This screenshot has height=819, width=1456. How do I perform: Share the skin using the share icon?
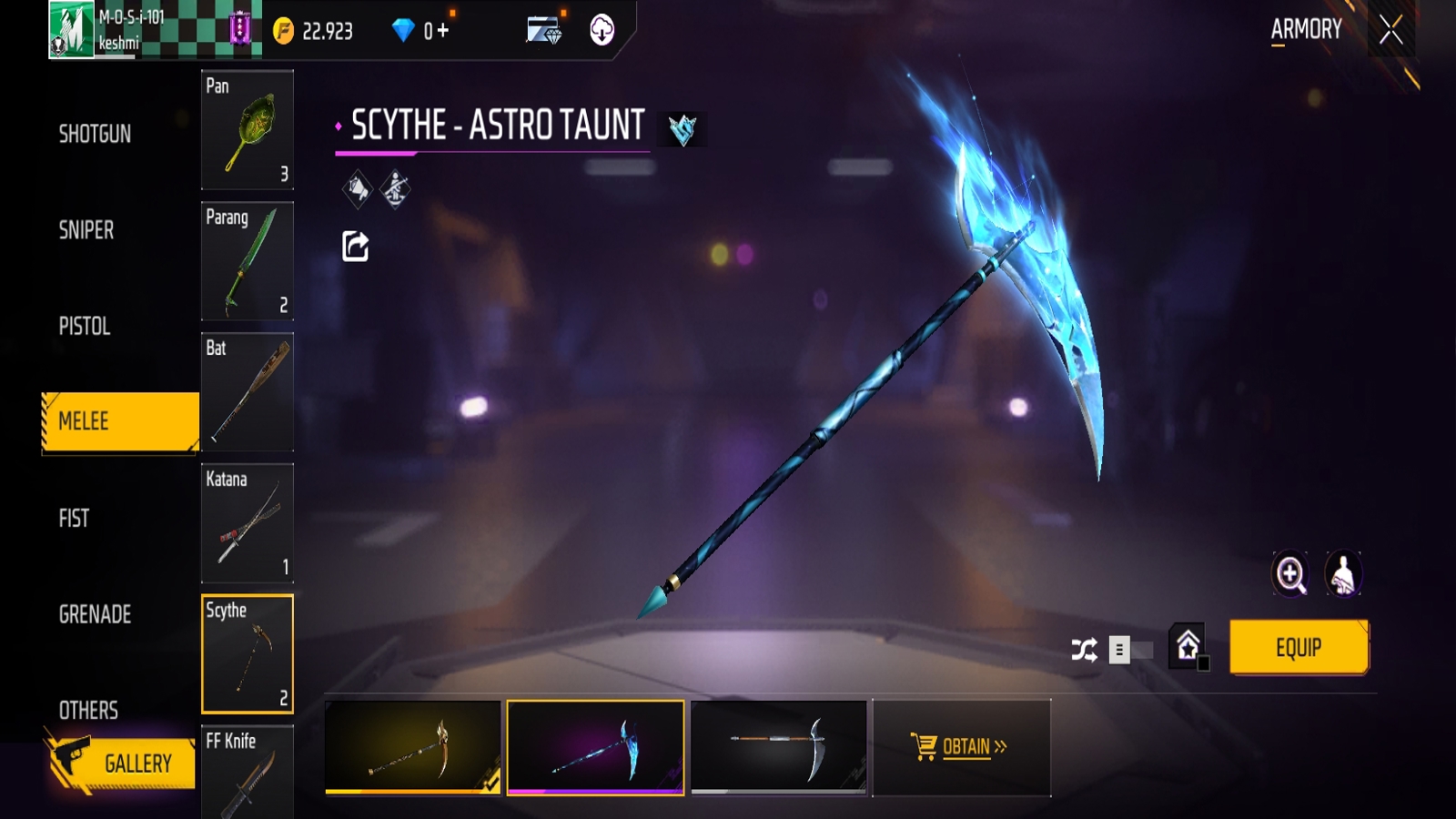[355, 246]
